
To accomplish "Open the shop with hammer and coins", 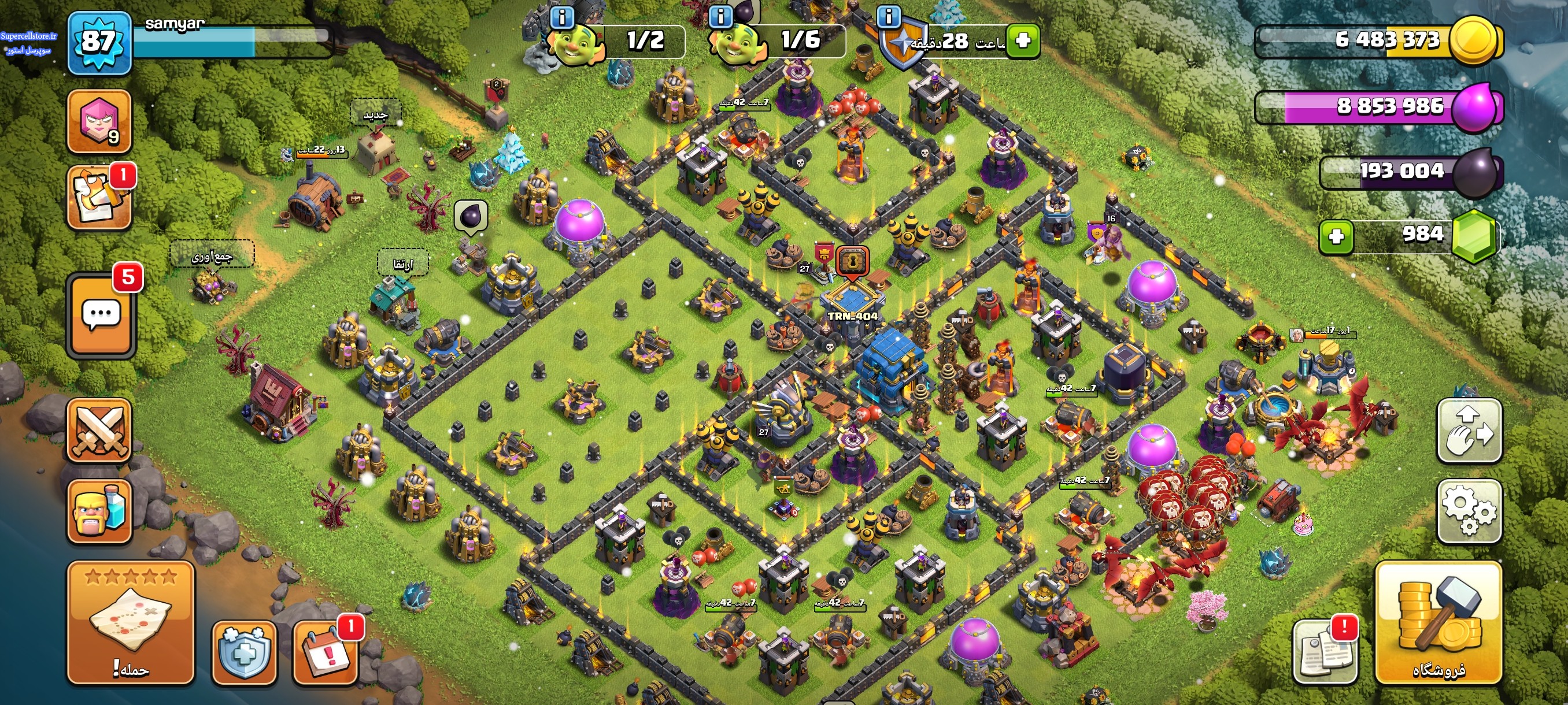I will tap(1438, 623).
